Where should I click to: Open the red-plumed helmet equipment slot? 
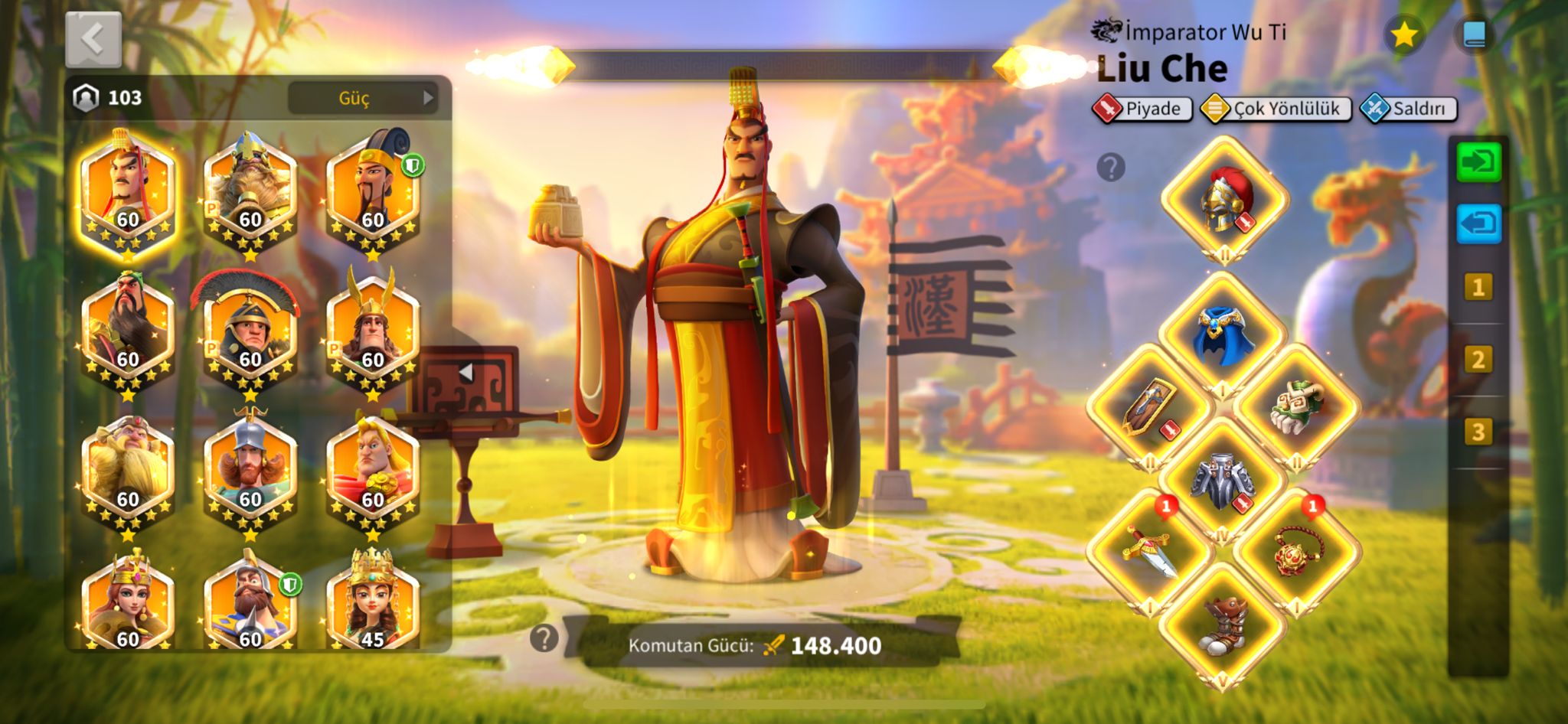(x=1224, y=201)
